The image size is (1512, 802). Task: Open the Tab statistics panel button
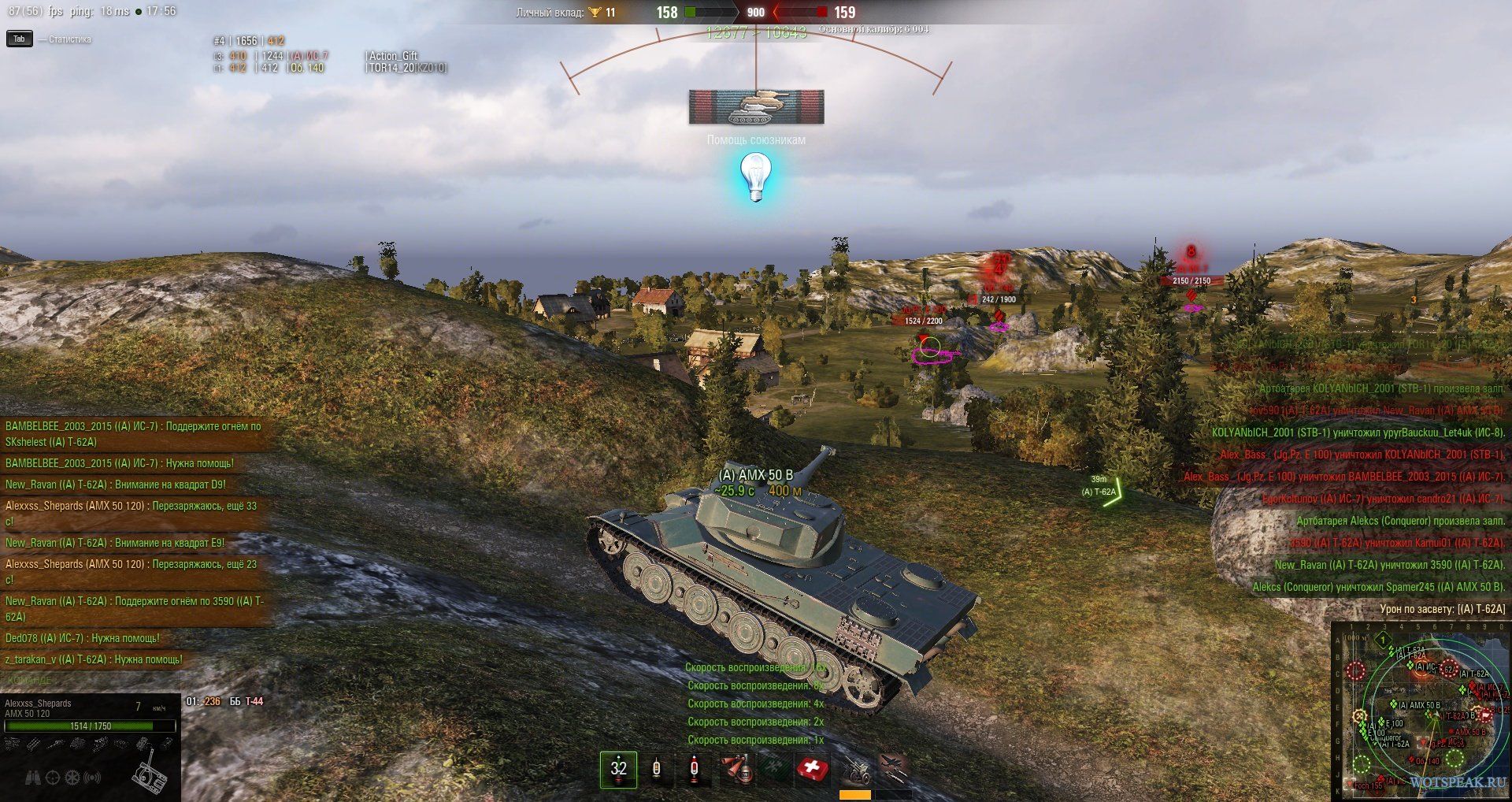19,39
